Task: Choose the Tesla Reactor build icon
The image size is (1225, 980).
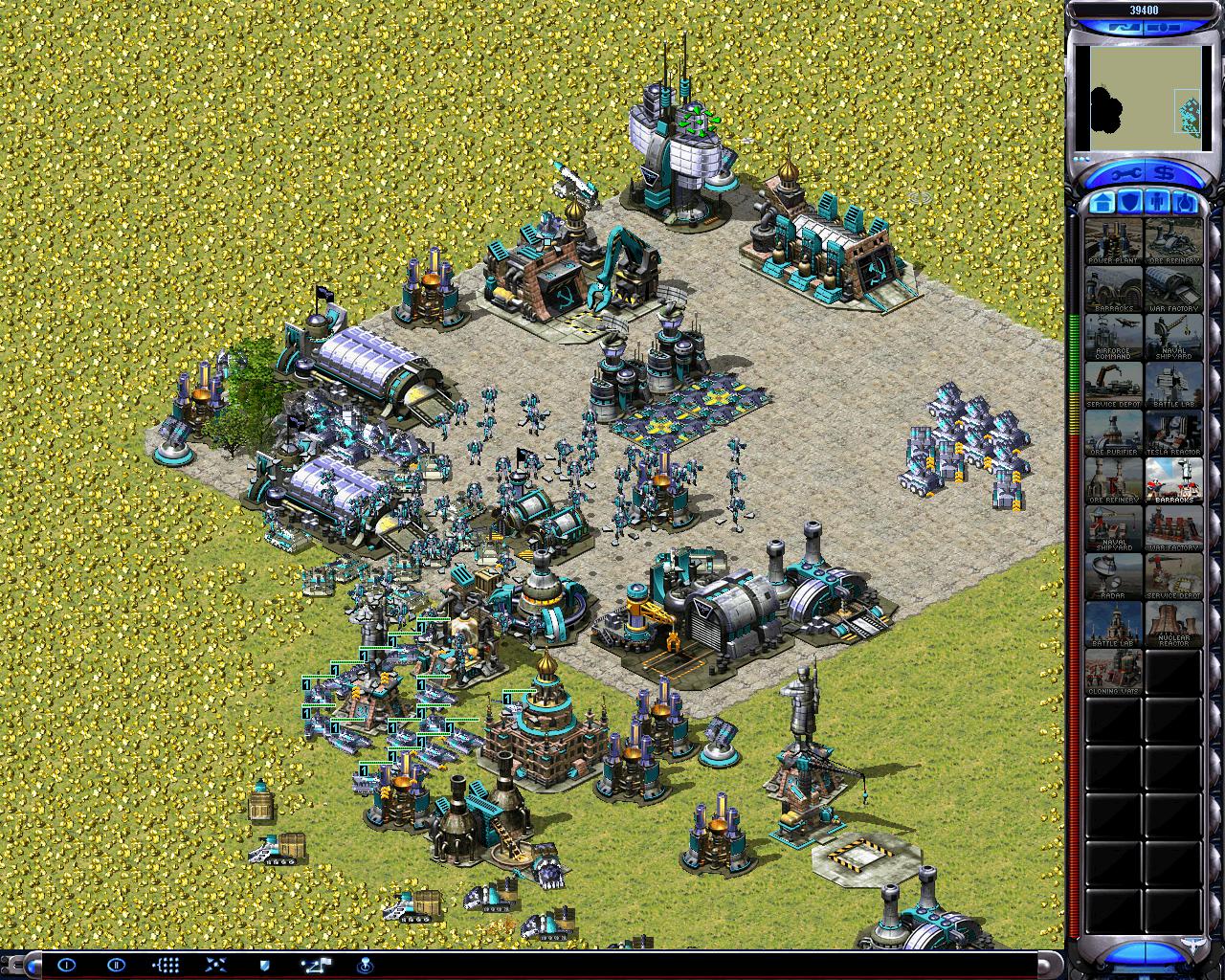Action: (x=1173, y=432)
